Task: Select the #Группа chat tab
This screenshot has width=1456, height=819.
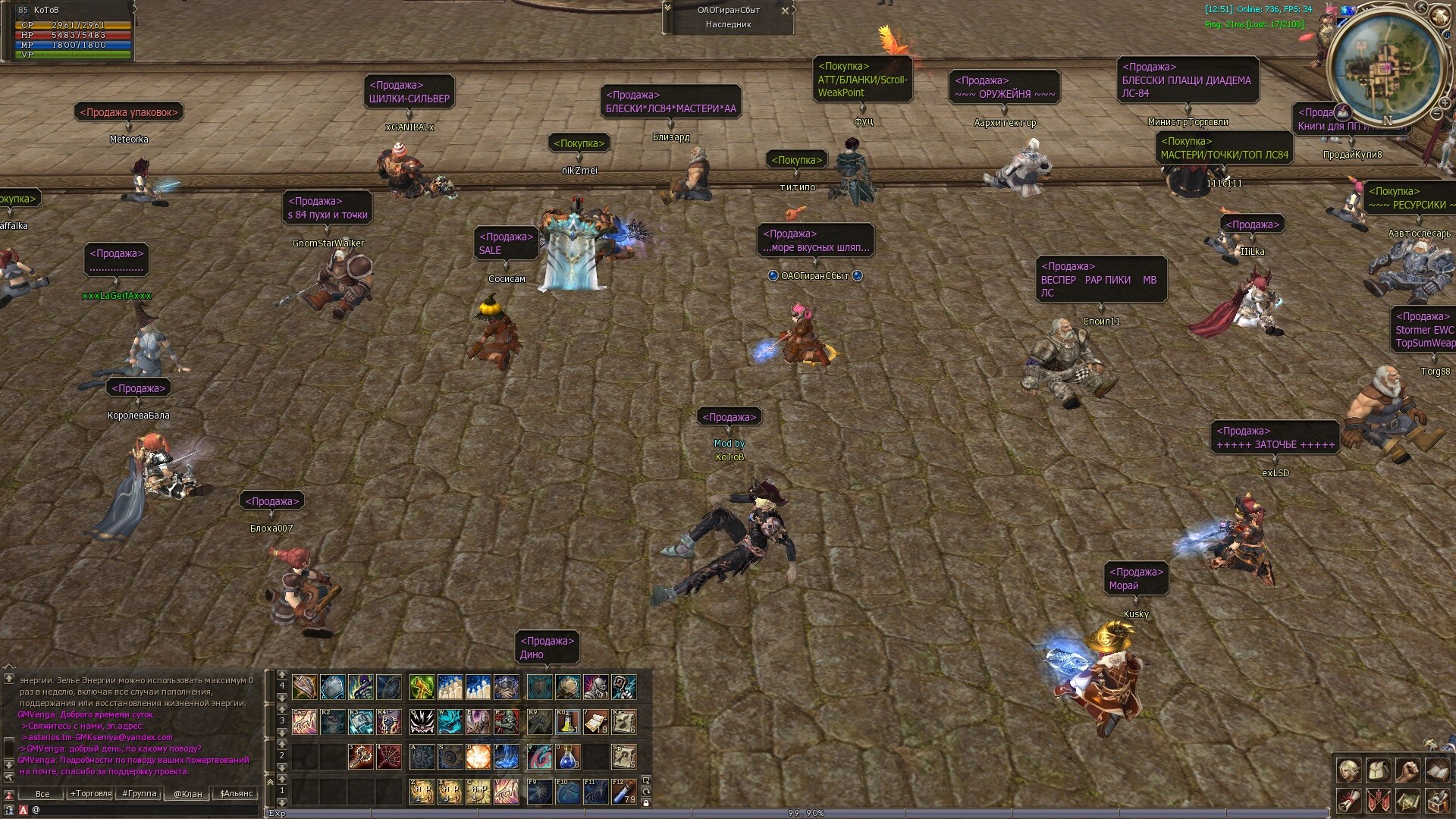Action: pyautogui.click(x=140, y=794)
